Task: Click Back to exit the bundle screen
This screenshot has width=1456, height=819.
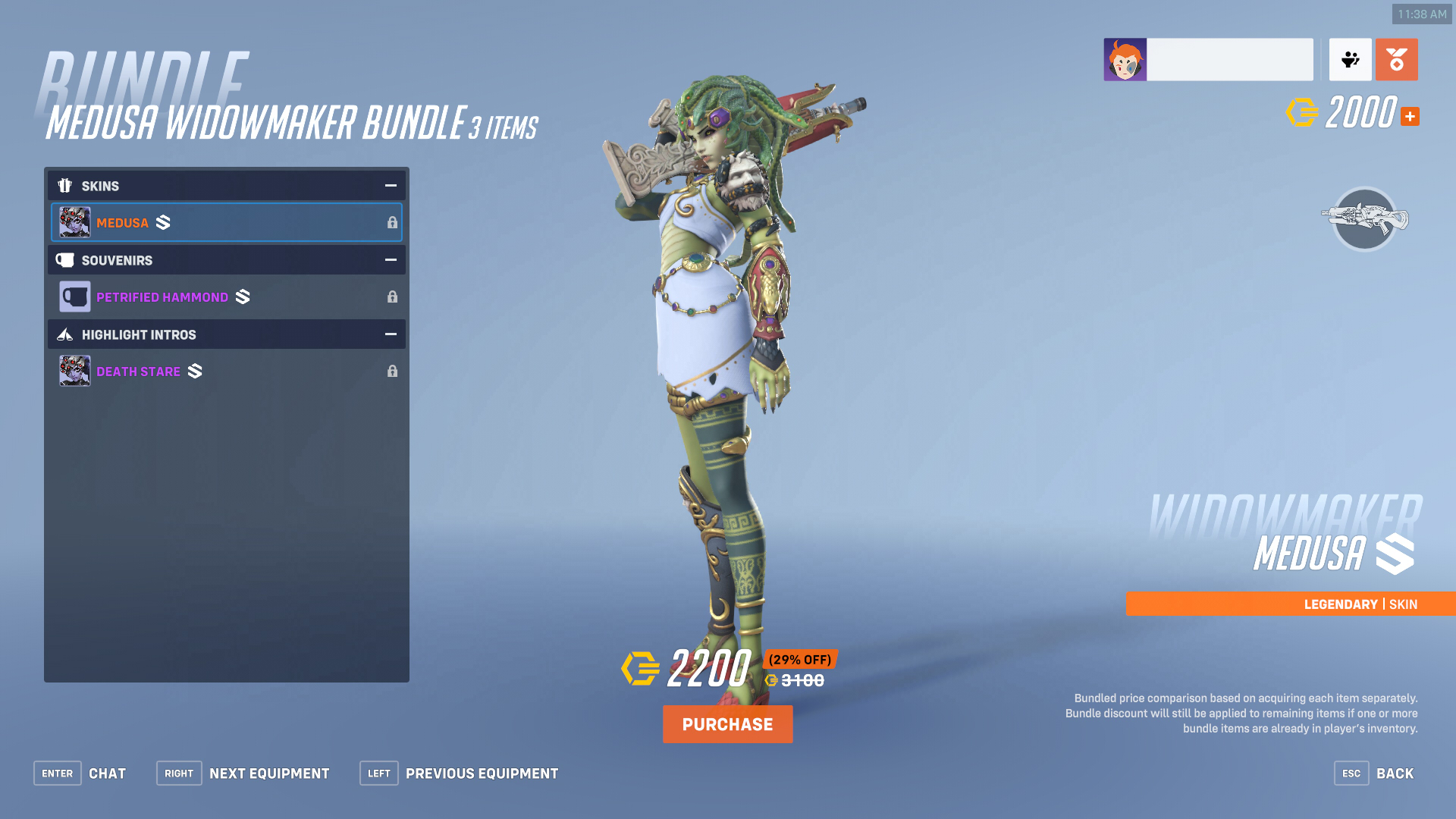Action: (1395, 773)
